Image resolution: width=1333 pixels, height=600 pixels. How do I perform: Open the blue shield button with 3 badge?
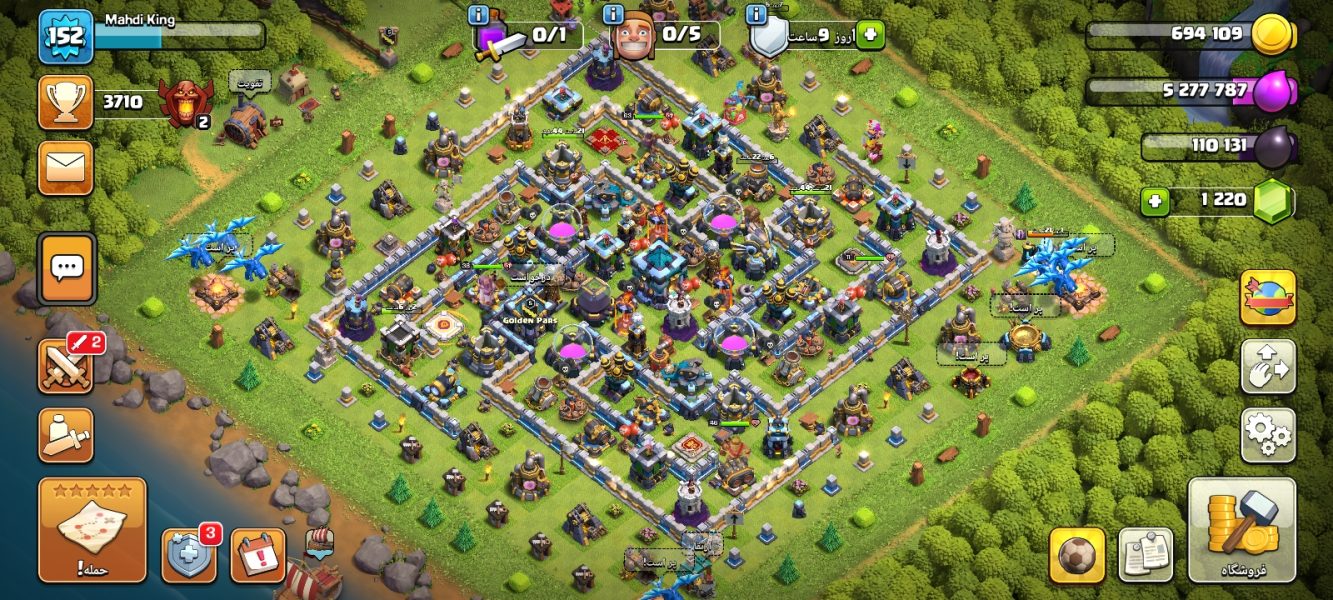click(189, 555)
